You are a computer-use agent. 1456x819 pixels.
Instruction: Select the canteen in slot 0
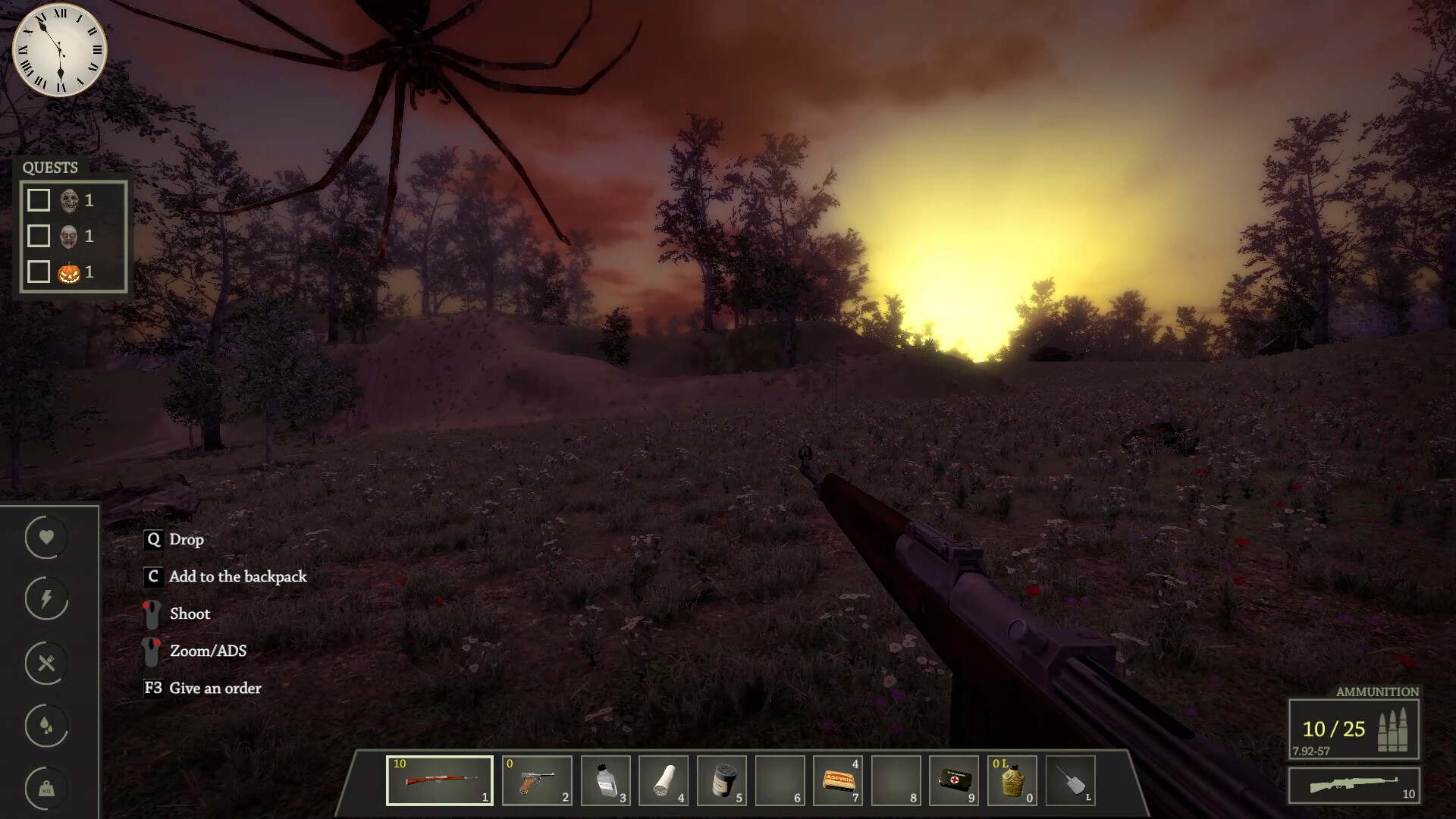coord(1014,781)
